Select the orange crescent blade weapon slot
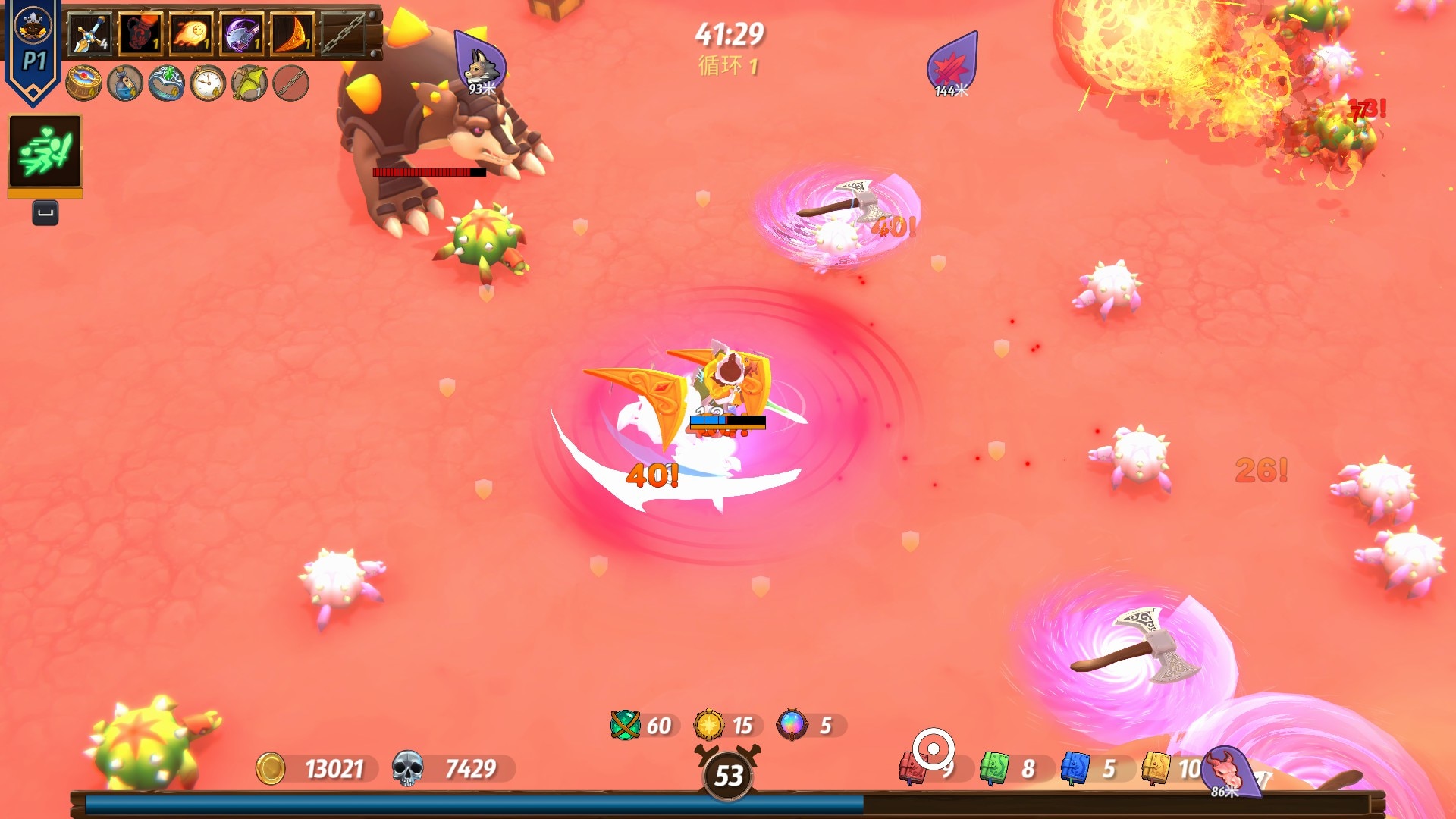This screenshot has width=1456, height=819. tap(293, 34)
